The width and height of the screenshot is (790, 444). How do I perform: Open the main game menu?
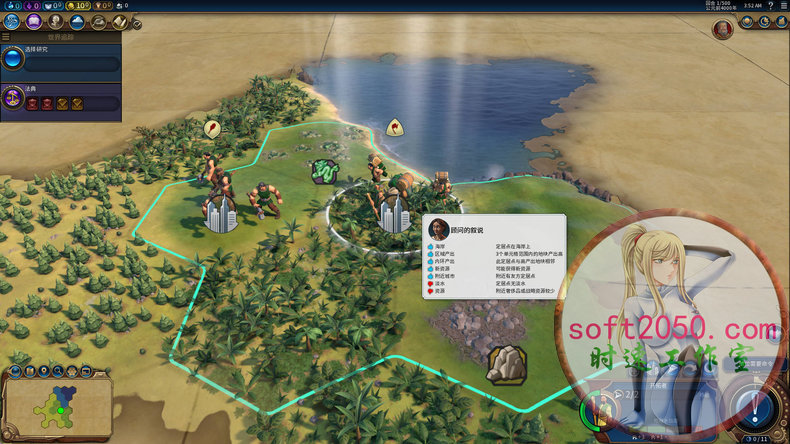click(x=783, y=5)
